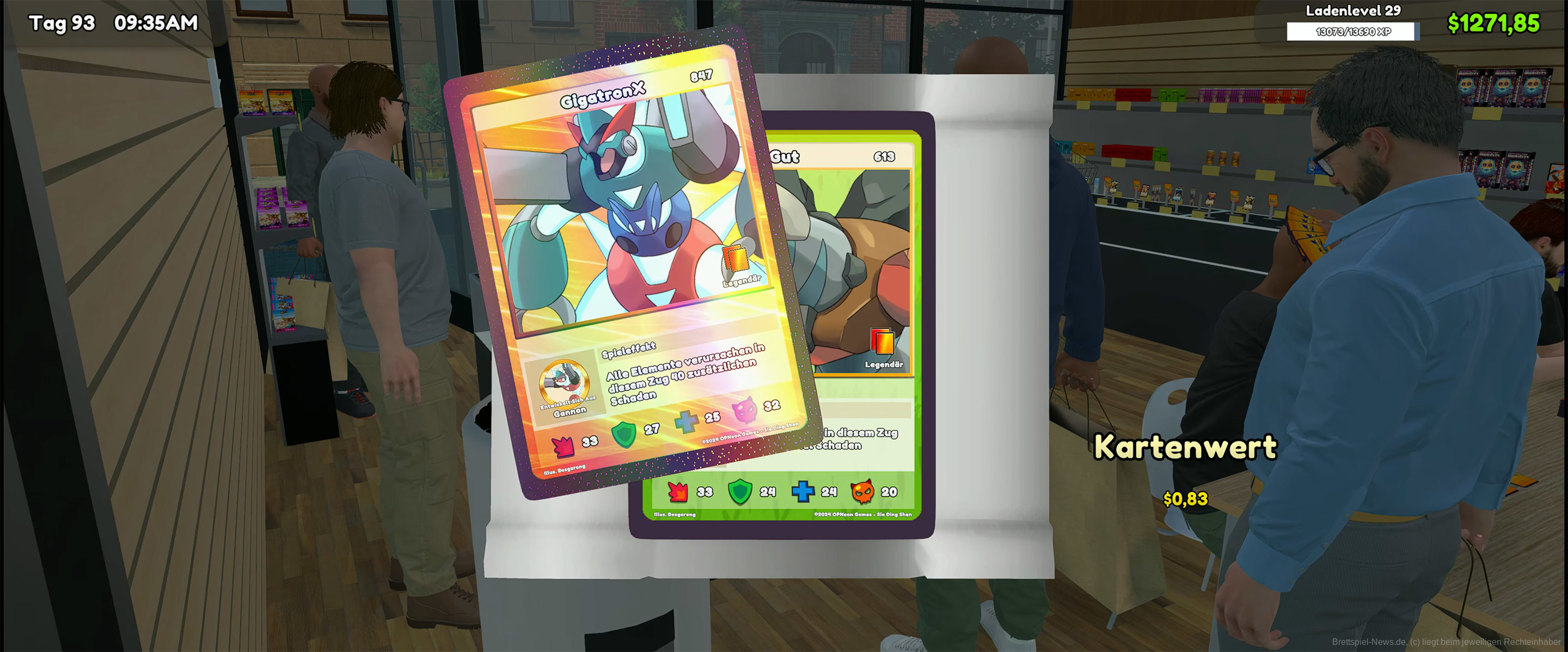Expand the Gut card number 613 details
Viewport: 1568px width, 652px height.
coord(884,157)
